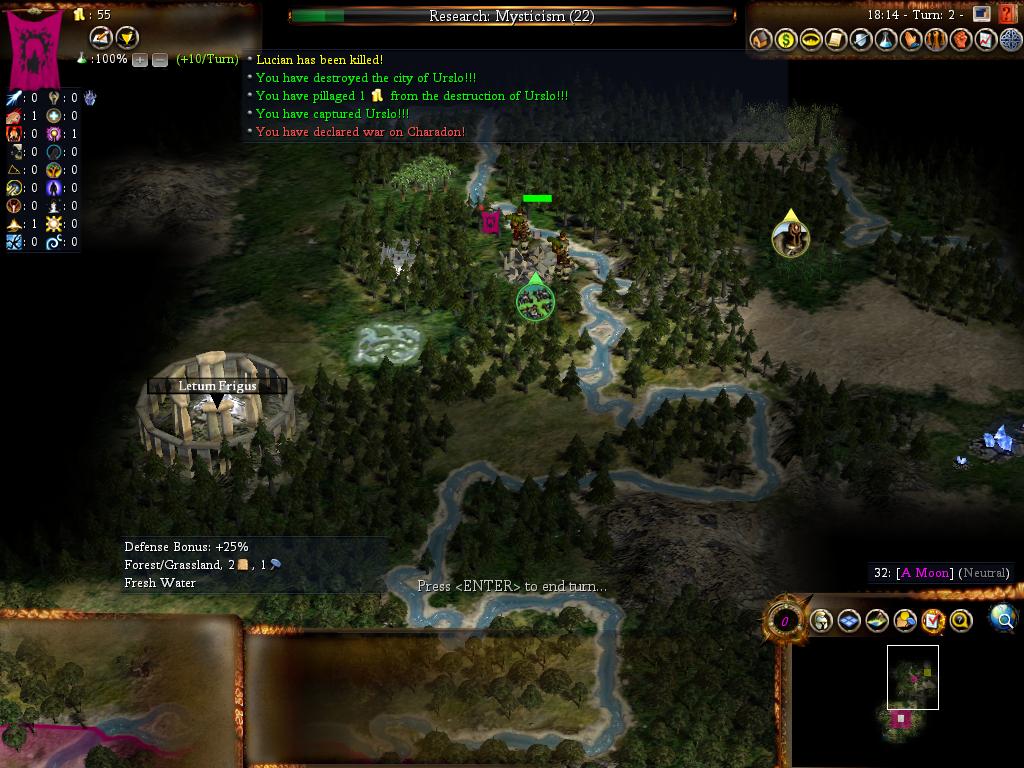
Task: Open the military advisor shield icon
Action: (862, 40)
